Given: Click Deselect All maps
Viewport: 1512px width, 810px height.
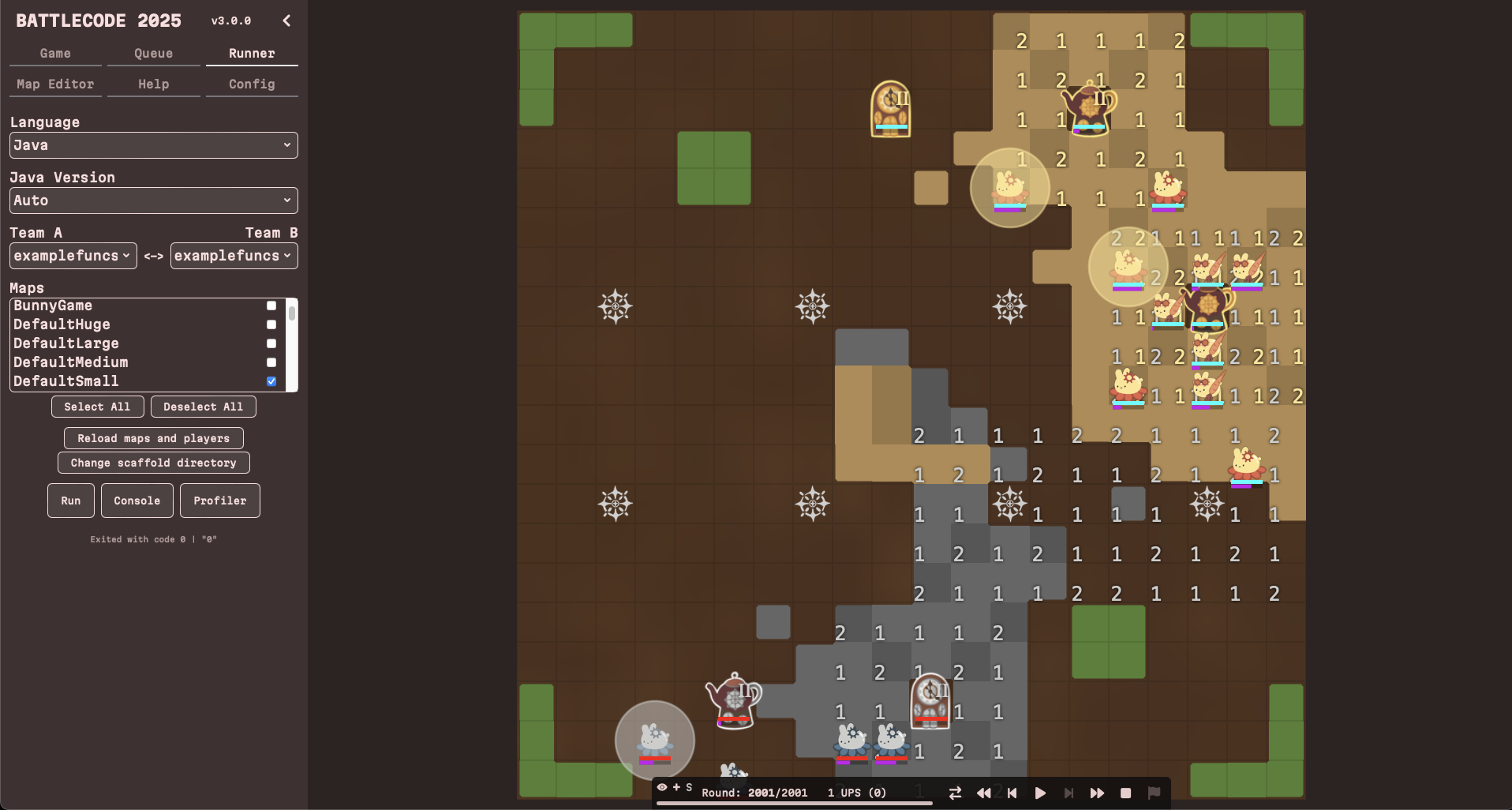Looking at the screenshot, I should (x=203, y=407).
